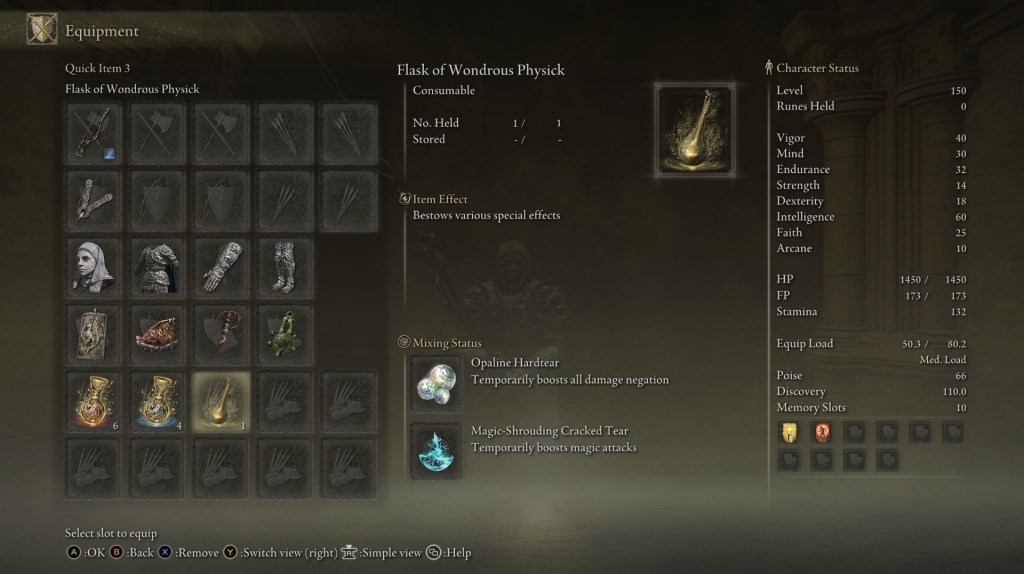
Task: Open the first right-hand weapon slot
Action: [95, 132]
